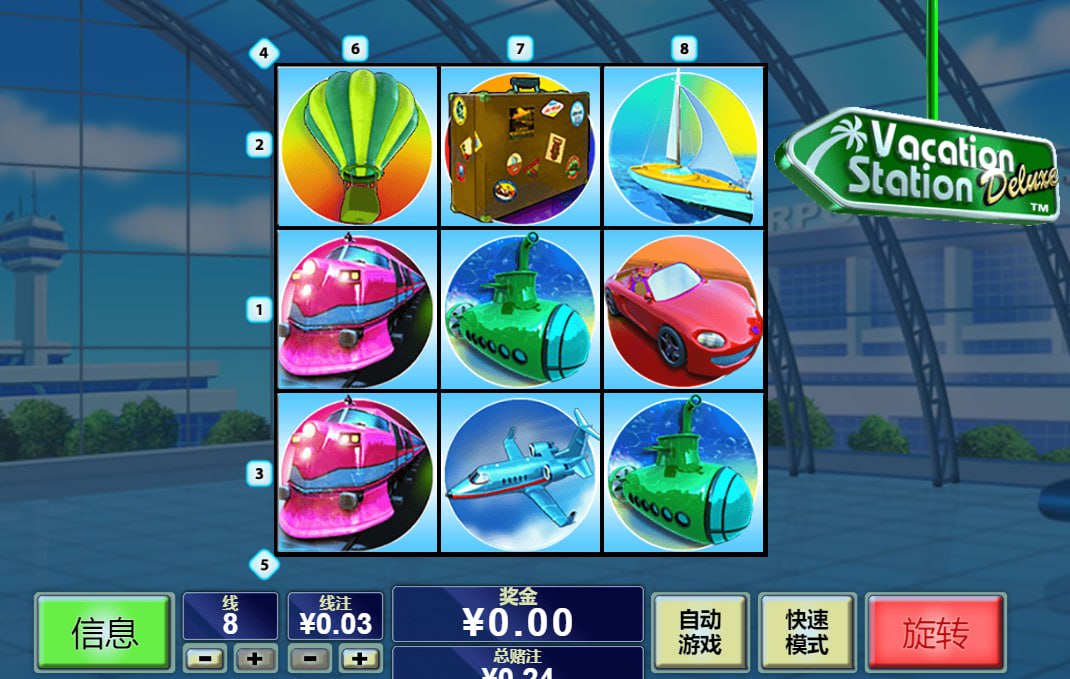Select diagonal payline marker 5
This screenshot has height=679, width=1070.
pos(263,565)
